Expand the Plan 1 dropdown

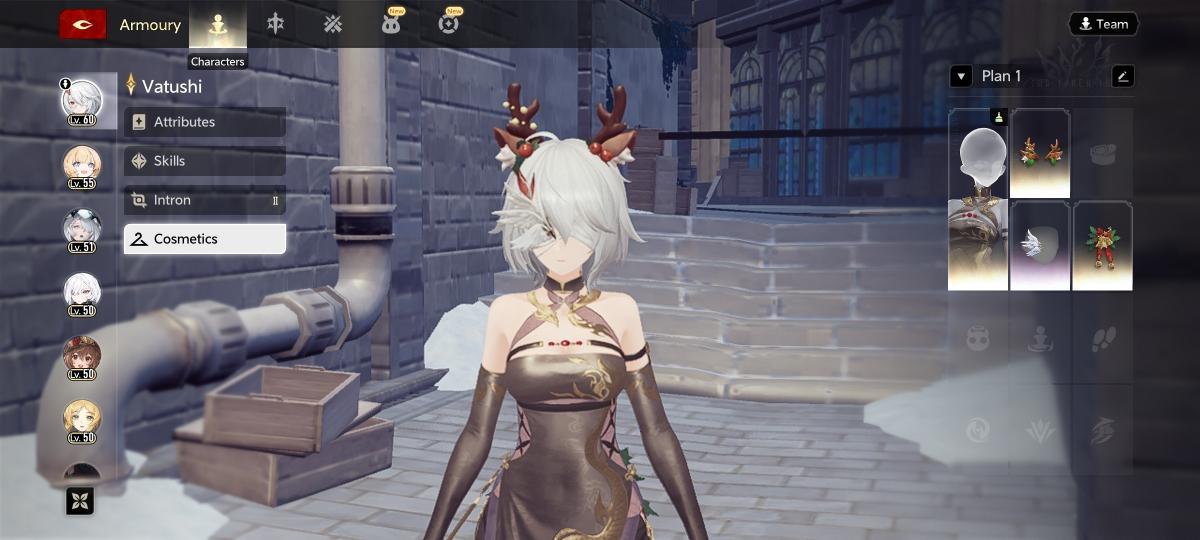961,76
